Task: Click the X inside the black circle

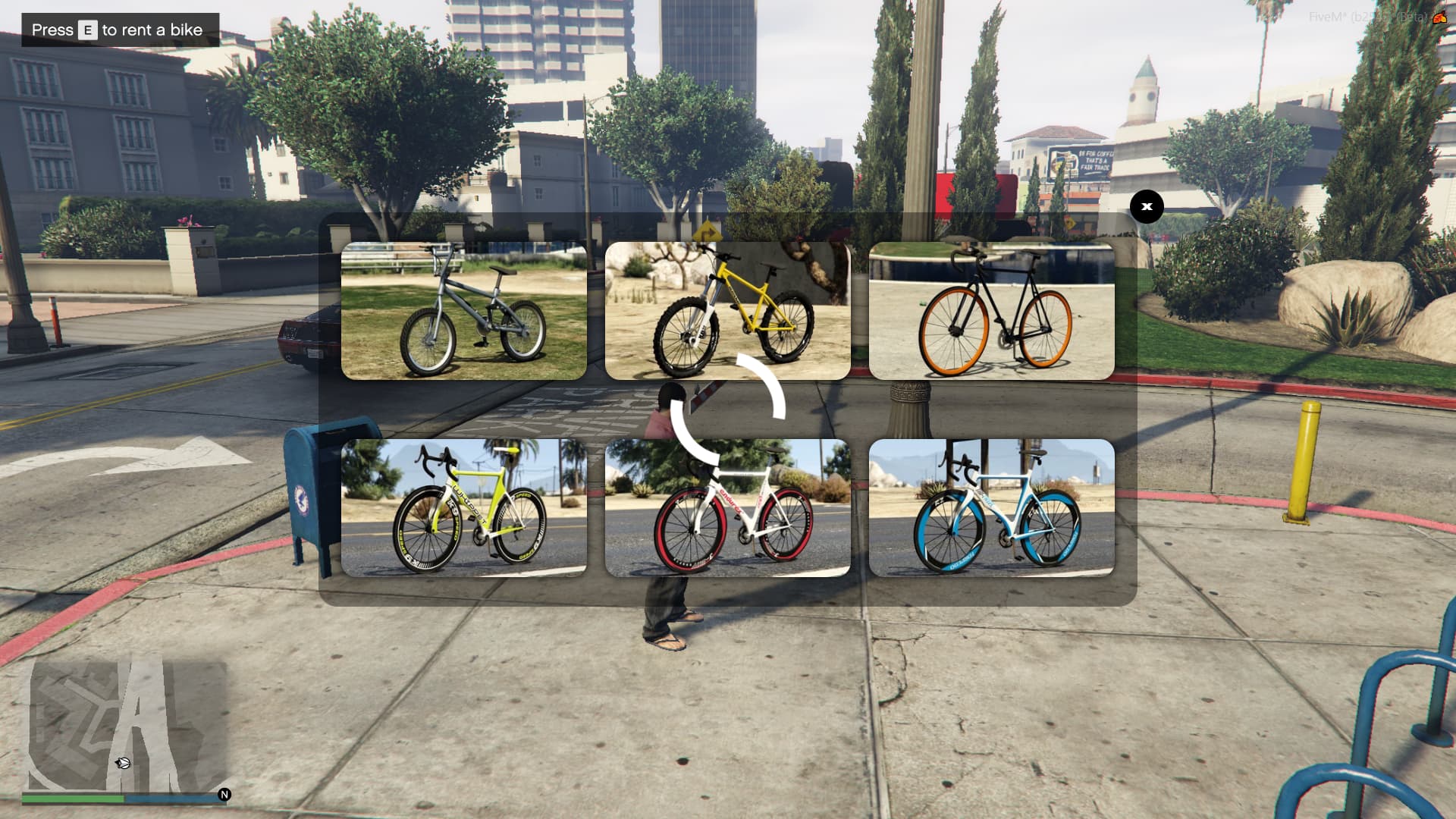Action: pyautogui.click(x=1147, y=206)
